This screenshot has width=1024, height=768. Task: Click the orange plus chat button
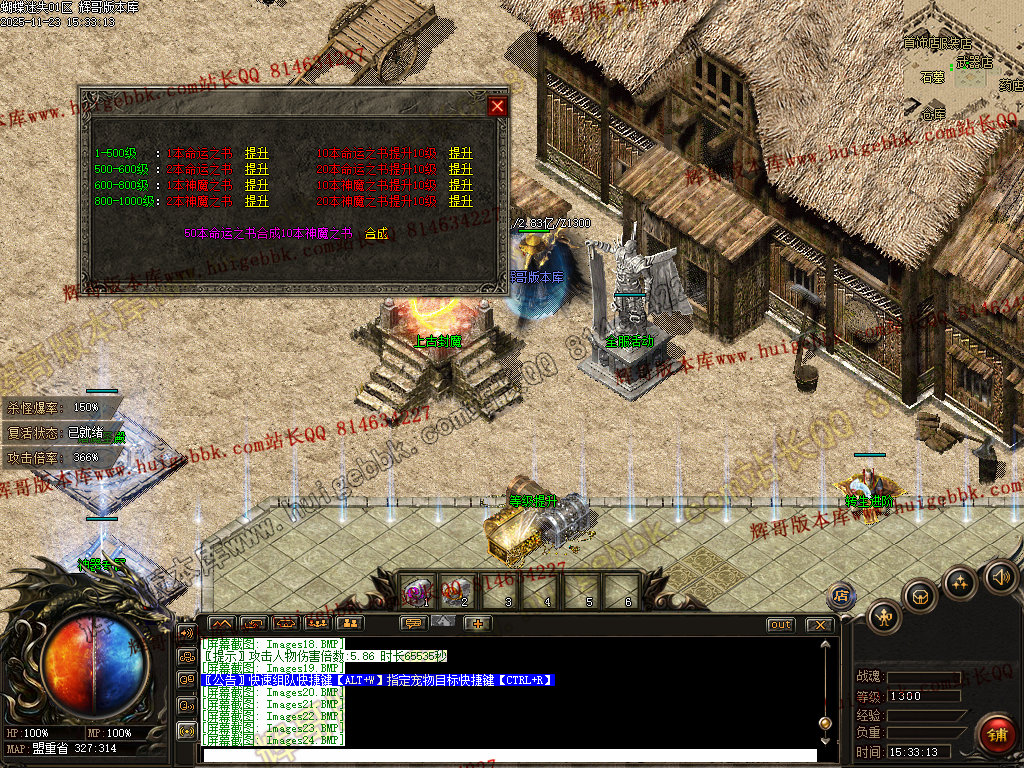click(477, 623)
